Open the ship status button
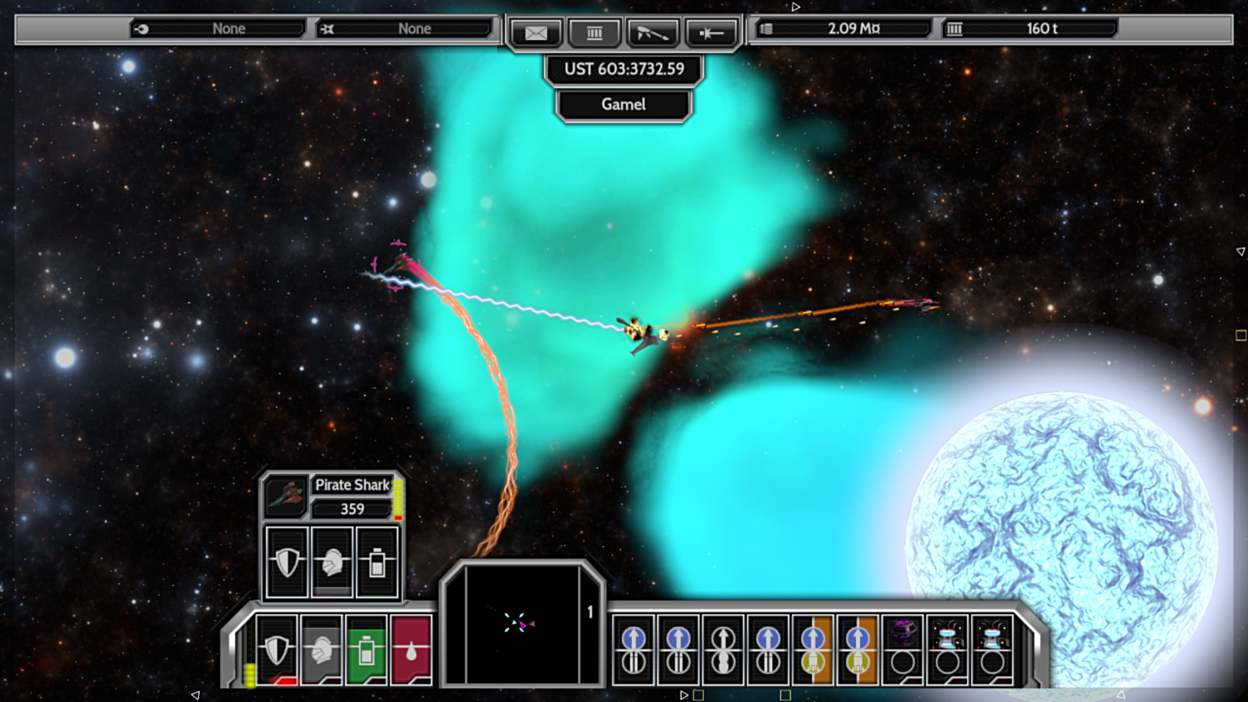The height and width of the screenshot is (702, 1248). (711, 33)
